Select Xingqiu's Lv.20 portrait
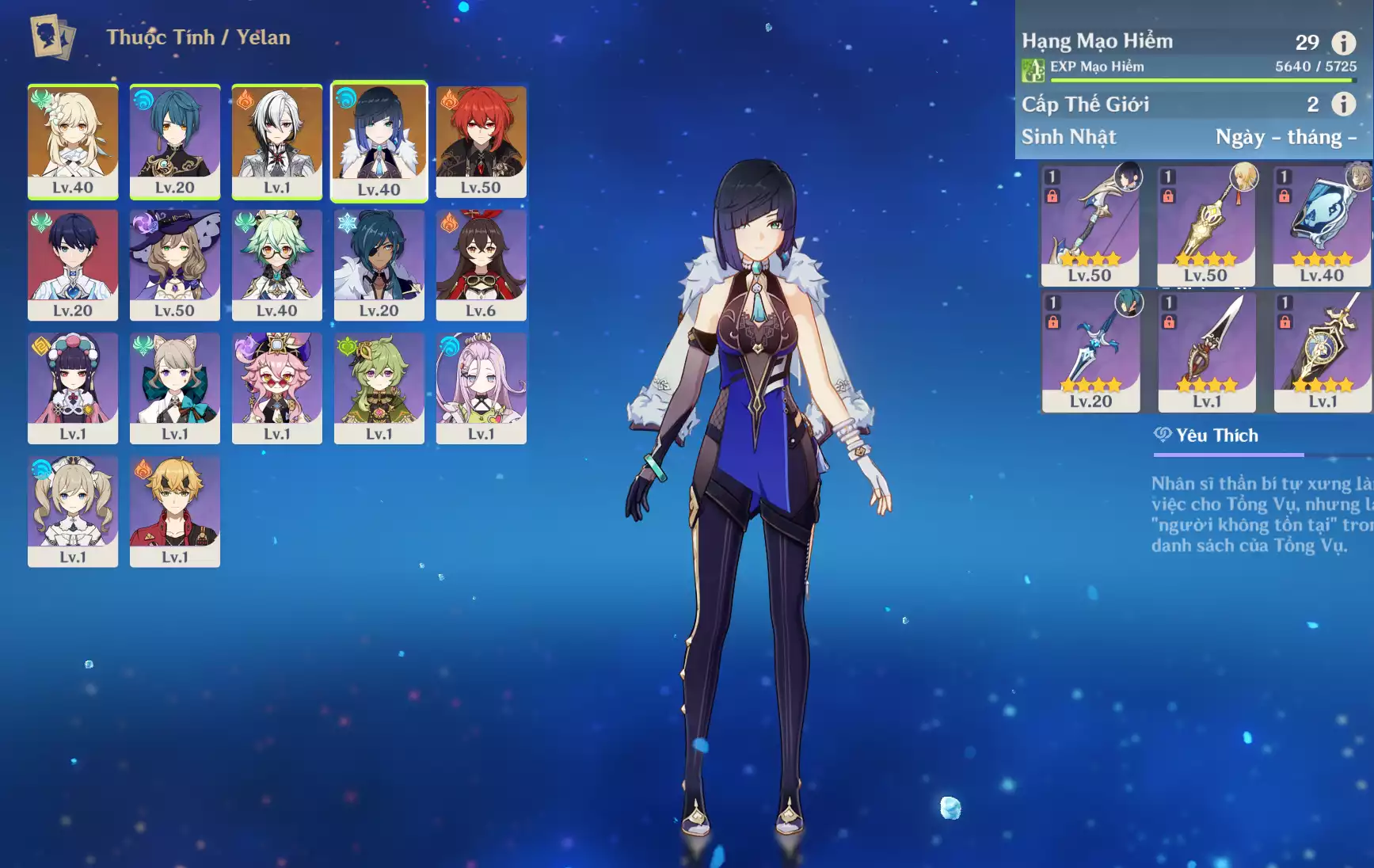Screen dimensions: 1374x868 pos(174,141)
